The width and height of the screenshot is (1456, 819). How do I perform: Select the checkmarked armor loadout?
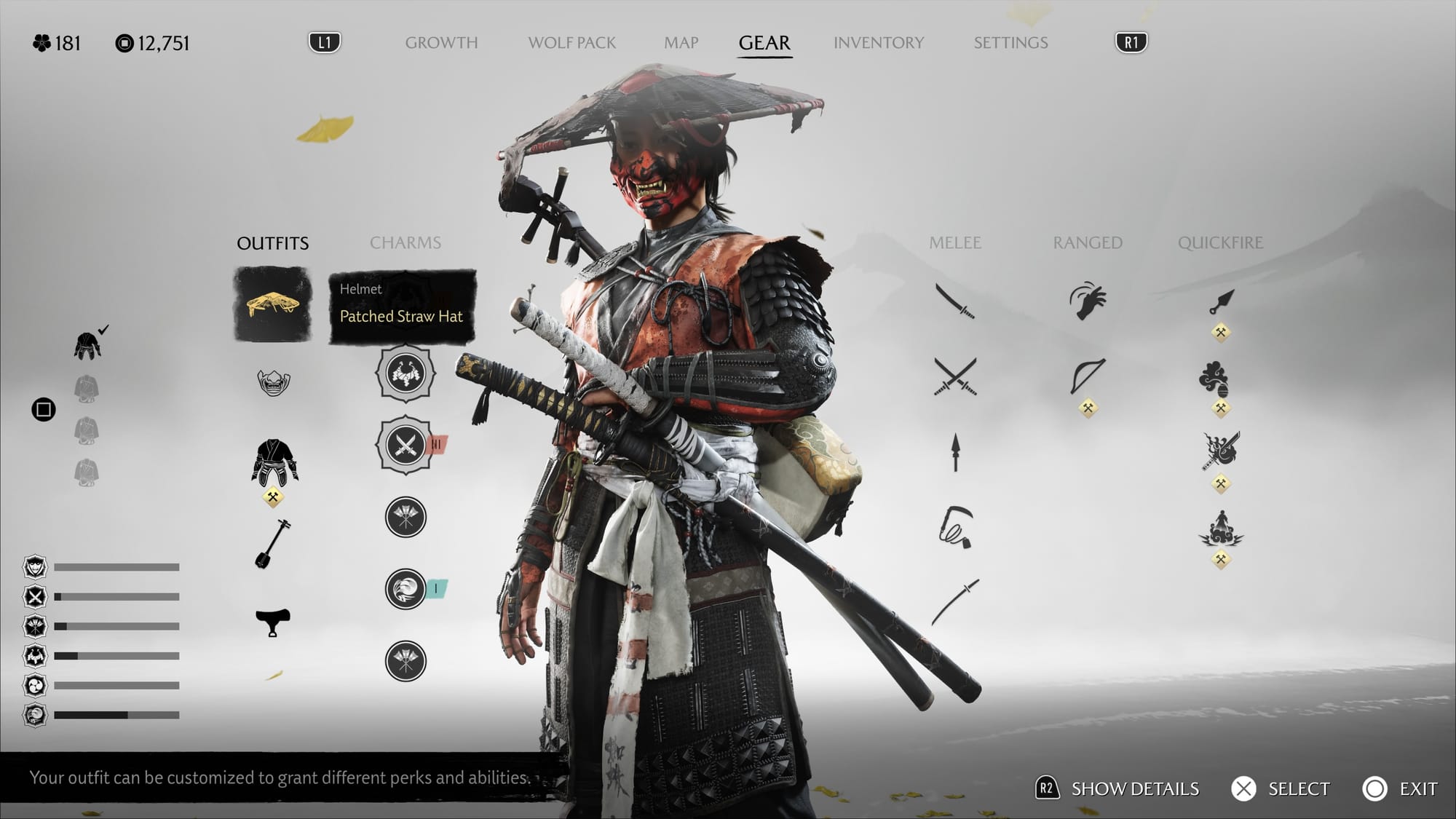[x=87, y=345]
